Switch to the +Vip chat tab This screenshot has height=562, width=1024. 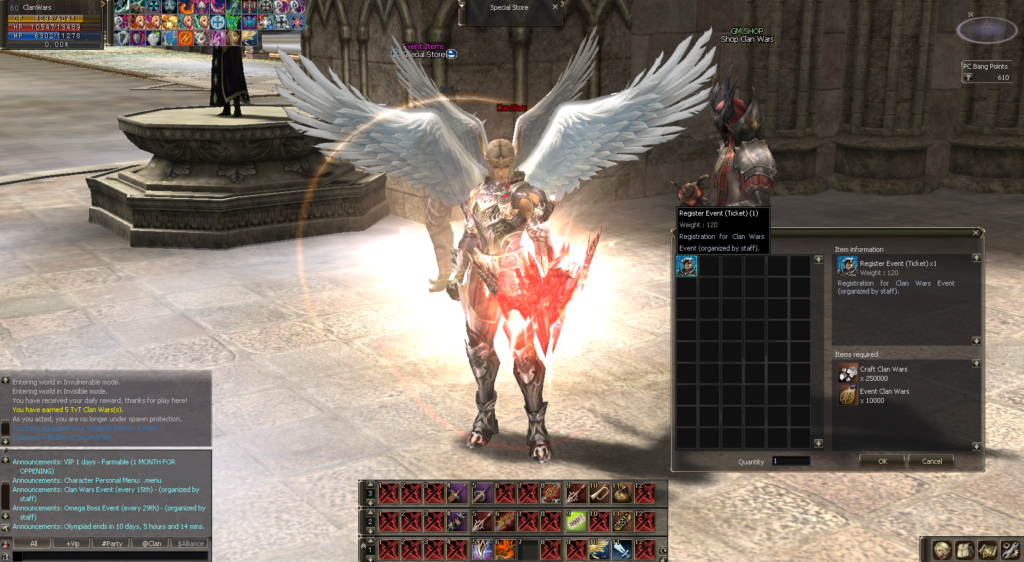point(73,543)
